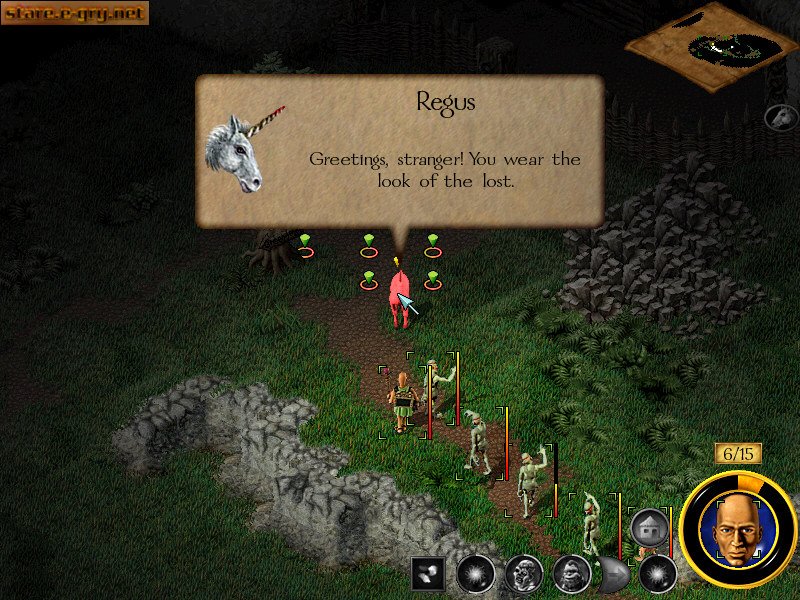Dismiss Regus's greeting speech bubble
800x600 pixels.
pyautogui.click(x=400, y=150)
